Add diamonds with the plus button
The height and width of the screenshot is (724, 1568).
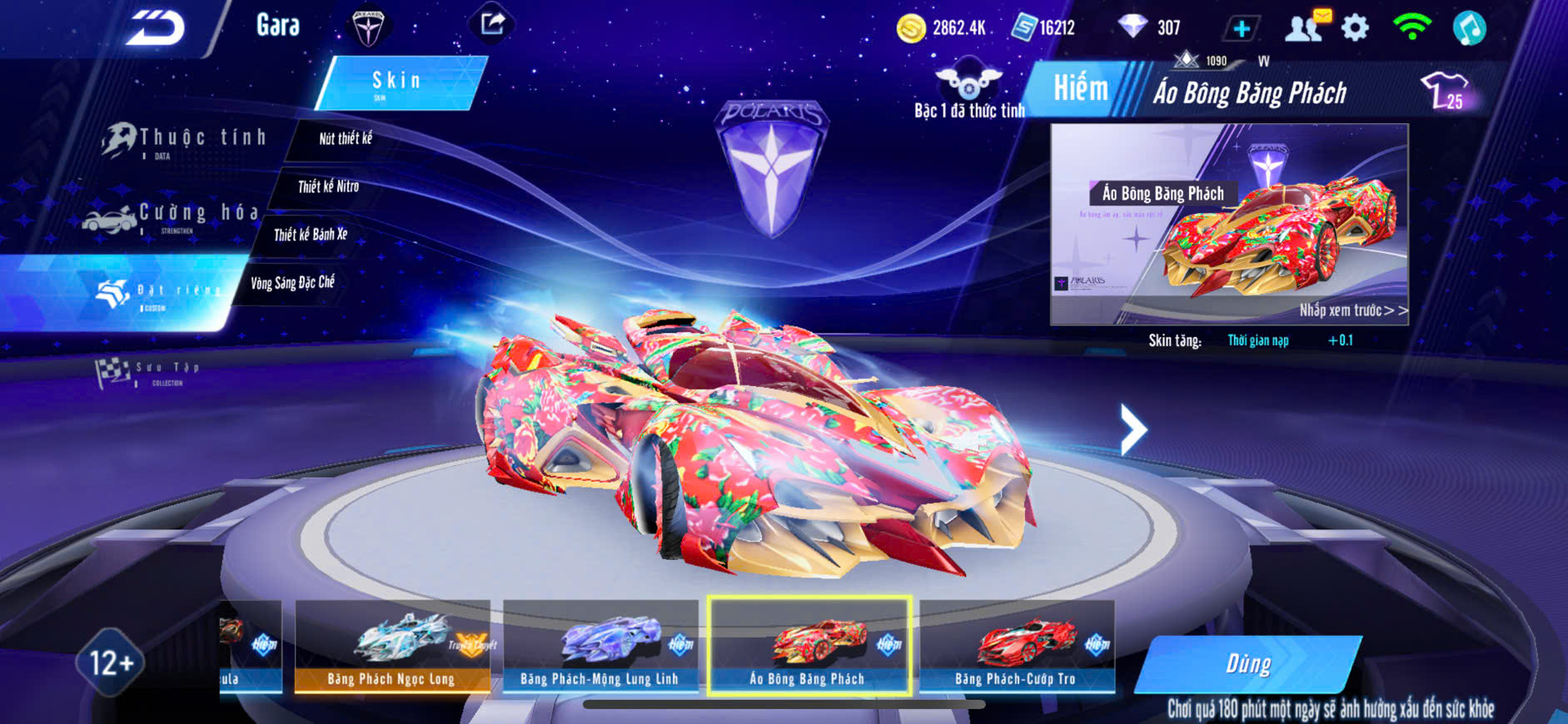(x=1241, y=29)
